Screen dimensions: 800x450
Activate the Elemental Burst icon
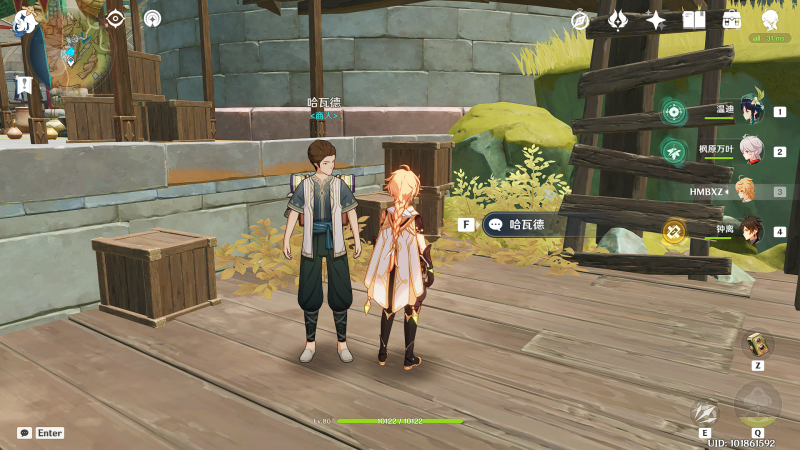(758, 404)
